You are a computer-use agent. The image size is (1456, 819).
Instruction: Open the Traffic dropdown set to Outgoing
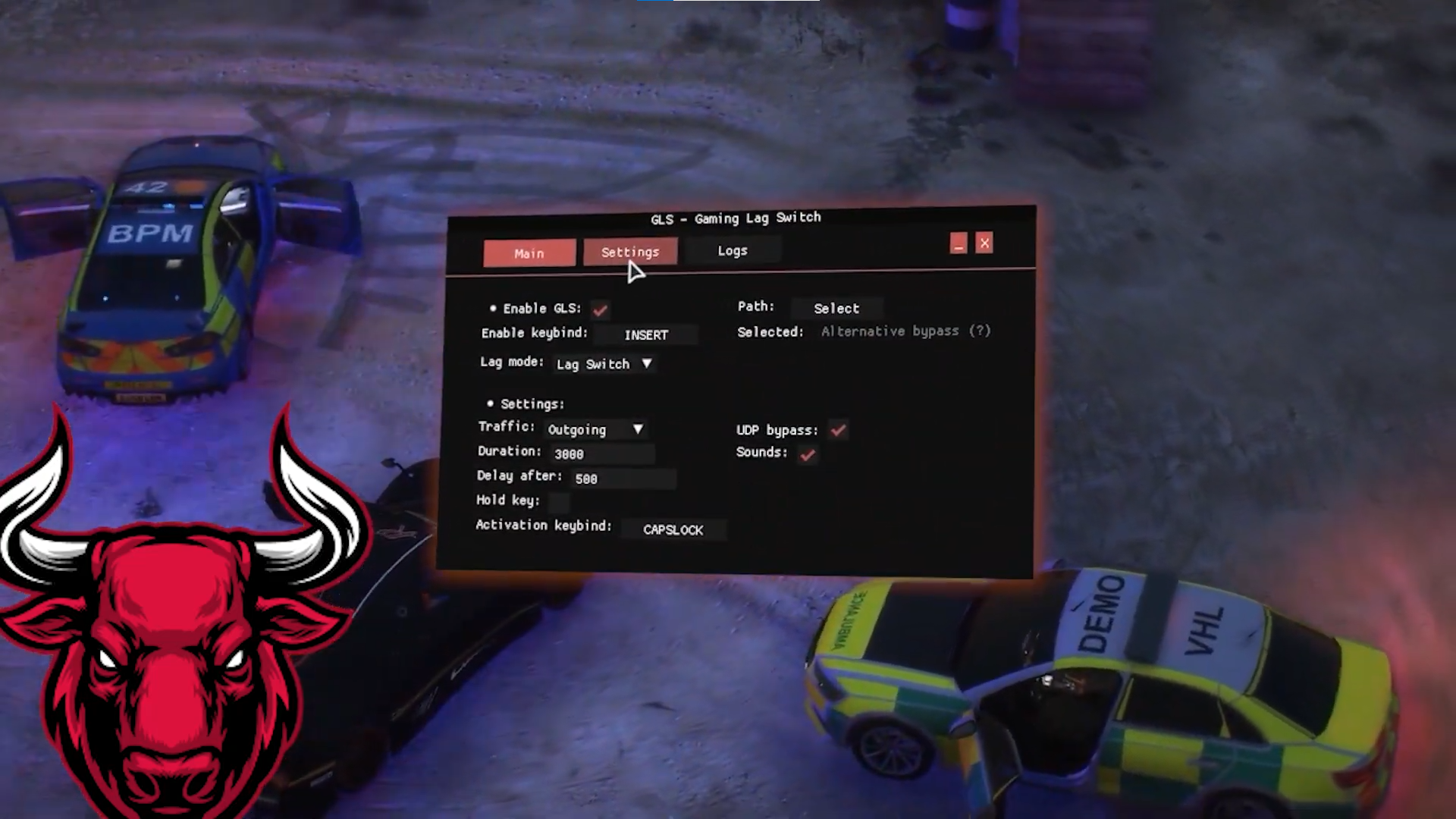(595, 429)
